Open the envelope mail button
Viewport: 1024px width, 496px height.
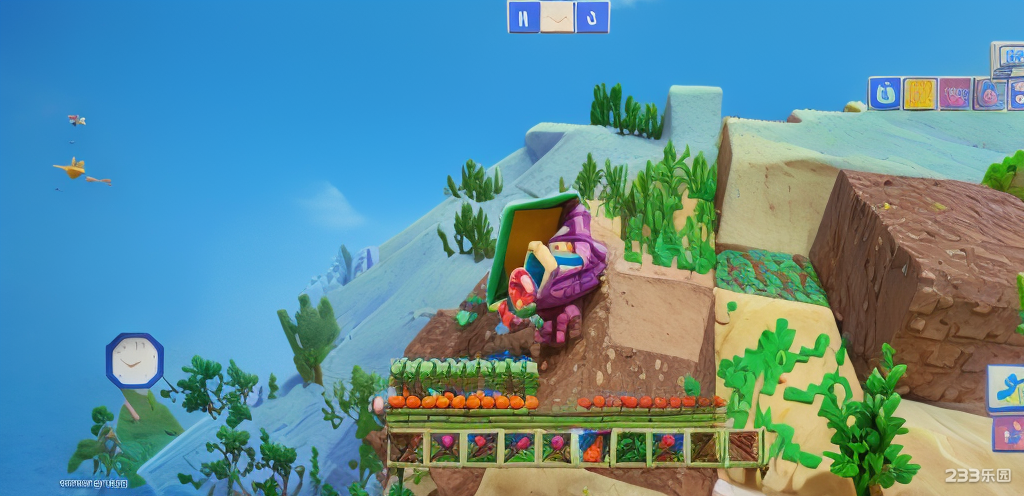558,17
